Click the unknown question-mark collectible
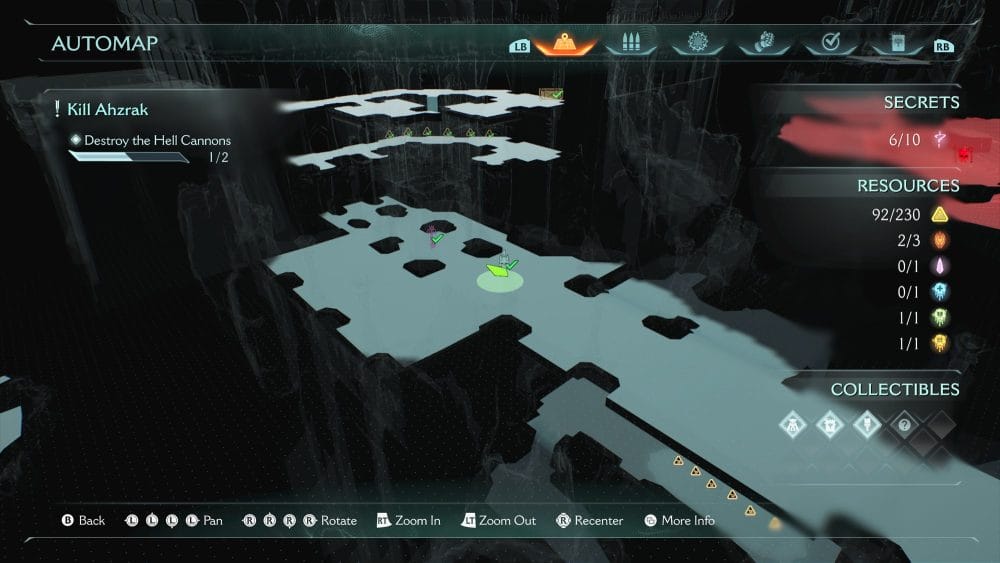 coord(903,423)
